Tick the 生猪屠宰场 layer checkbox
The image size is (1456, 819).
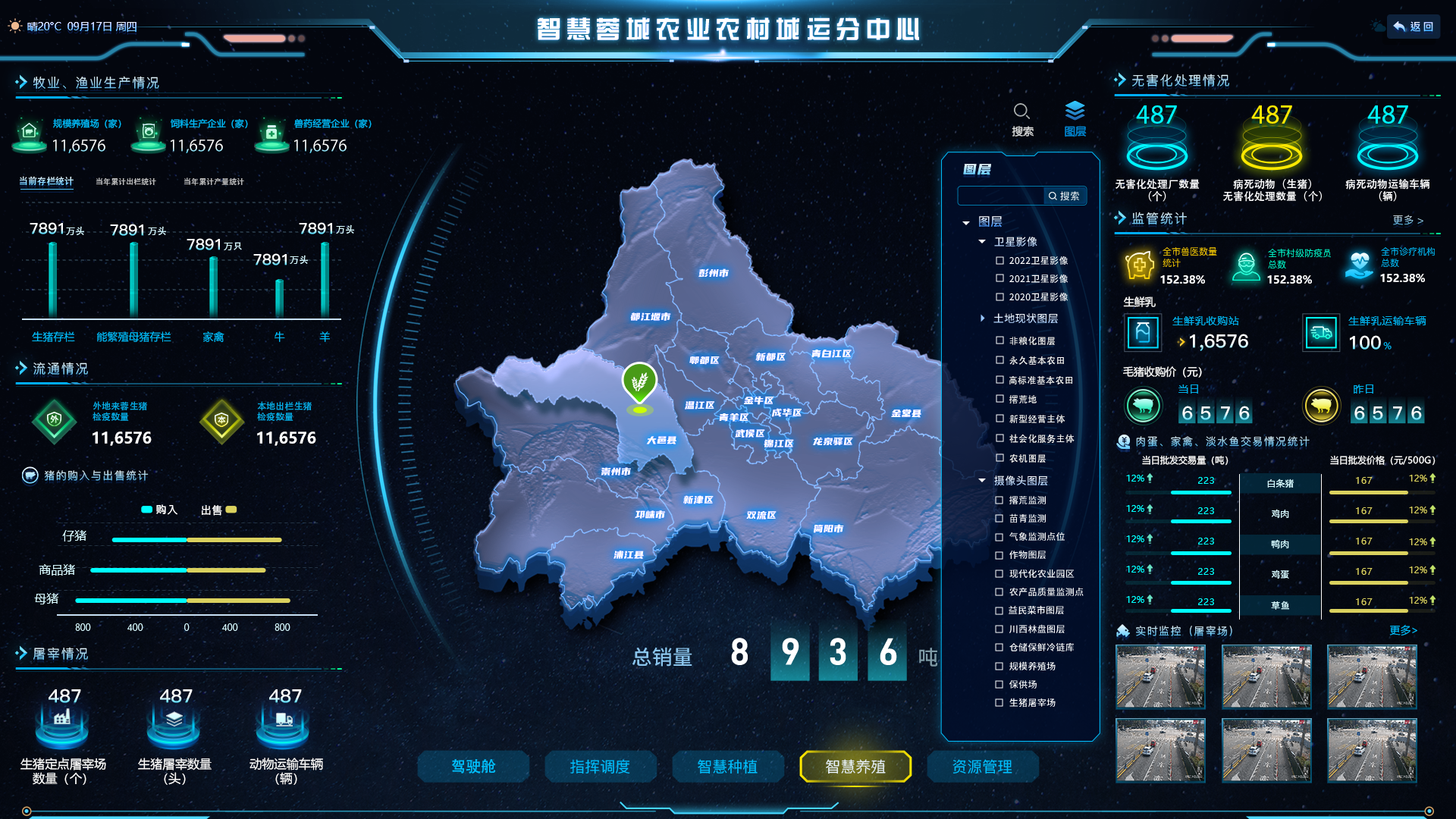[999, 703]
